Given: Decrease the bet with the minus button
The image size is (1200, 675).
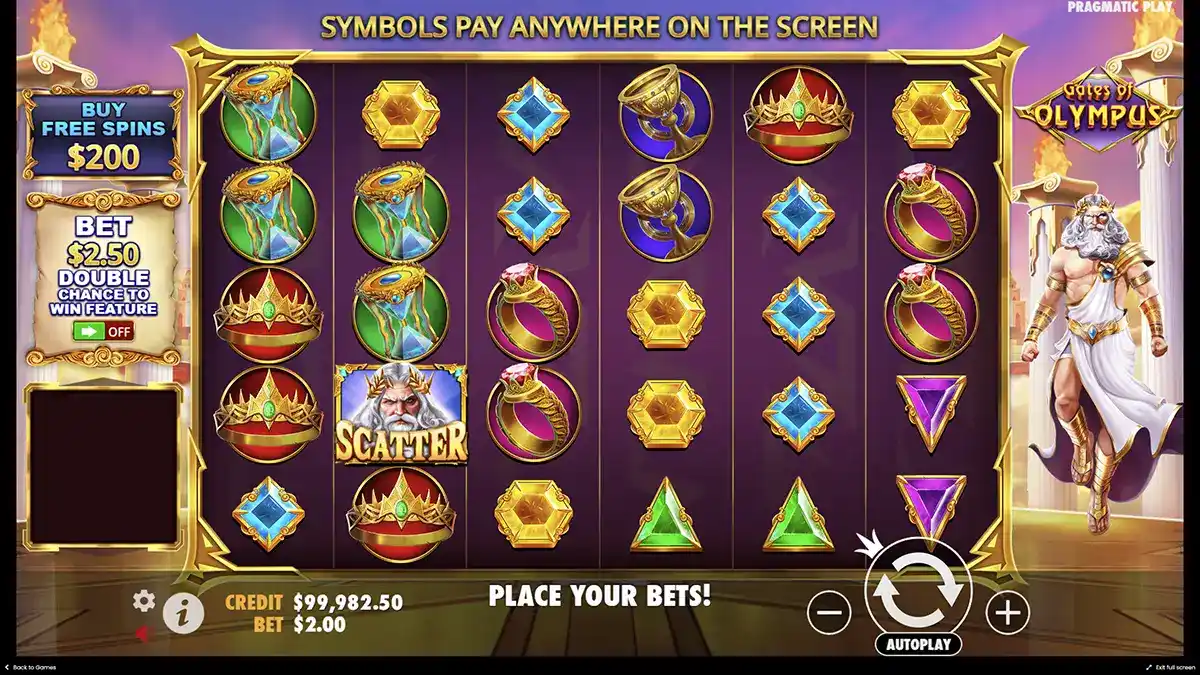Looking at the screenshot, I should (x=828, y=611).
